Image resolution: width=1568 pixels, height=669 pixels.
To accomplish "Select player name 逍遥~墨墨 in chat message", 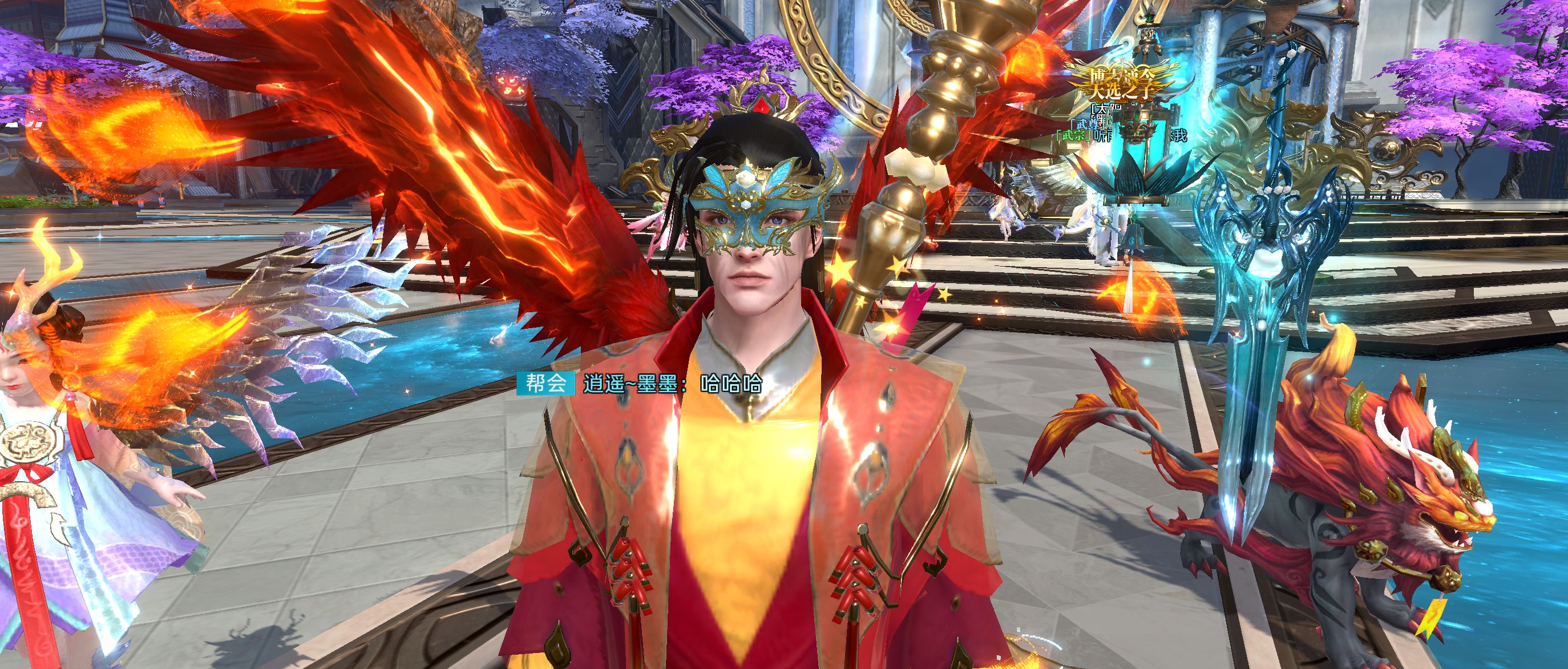I will pos(631,384).
